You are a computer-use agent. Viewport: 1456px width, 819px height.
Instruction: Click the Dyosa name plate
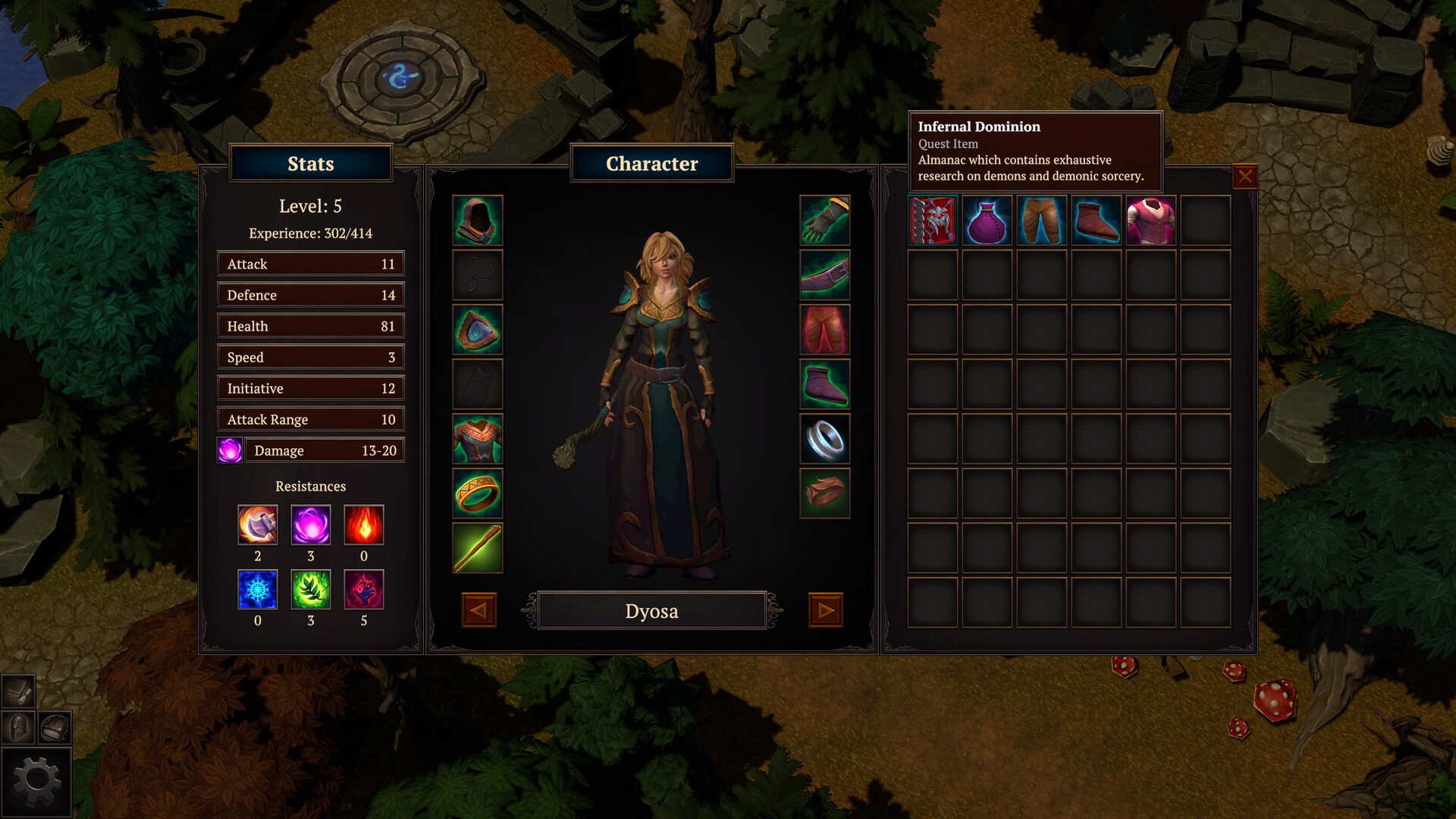[651, 610]
